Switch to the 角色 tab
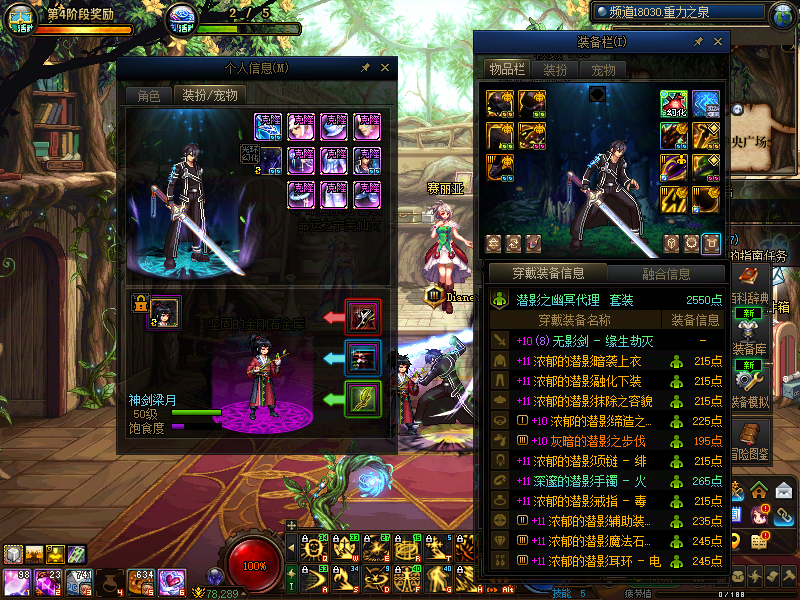Viewport: 800px width, 600px height. 148,96
